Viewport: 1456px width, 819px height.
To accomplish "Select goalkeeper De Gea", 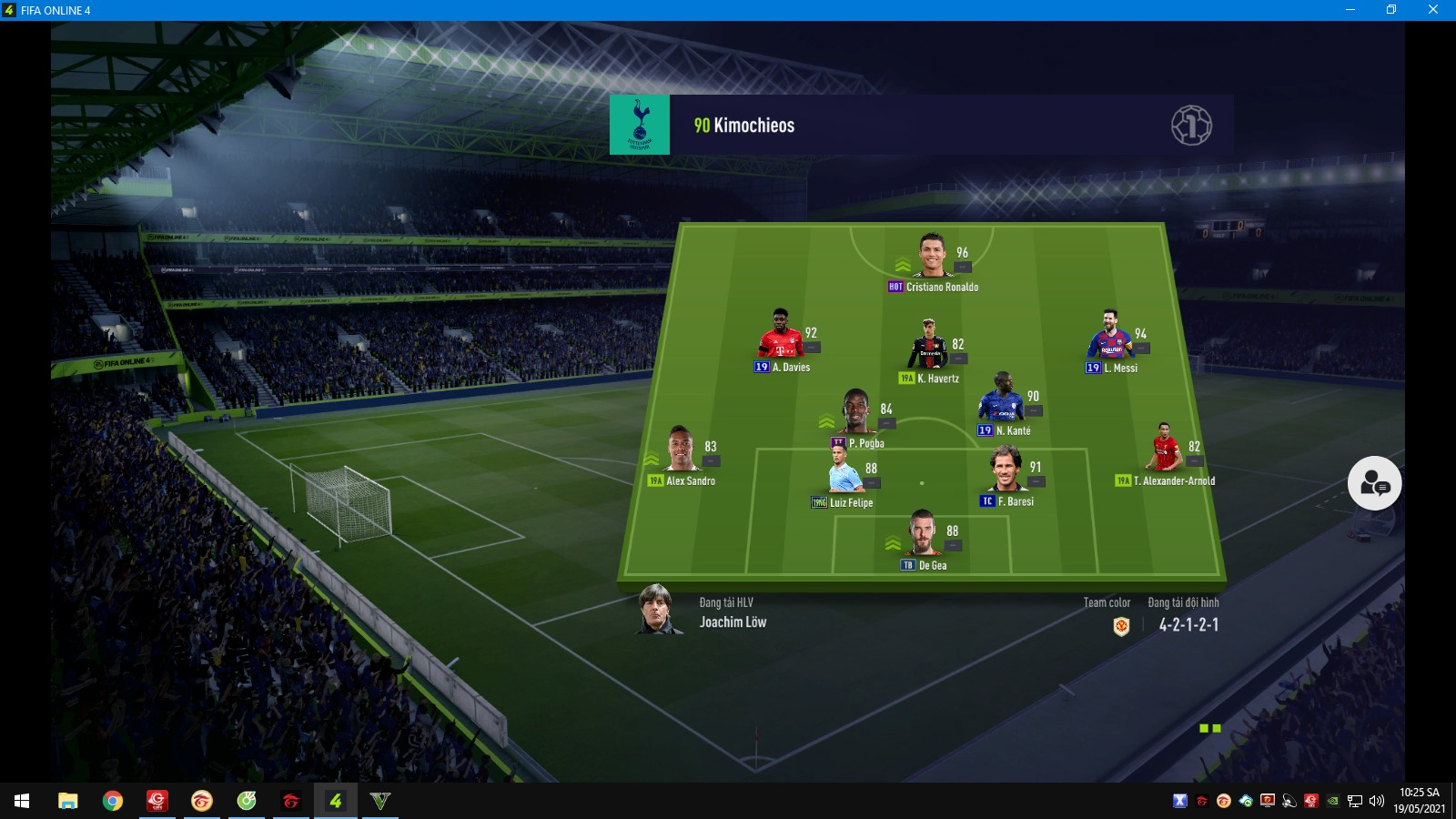I will (923, 534).
